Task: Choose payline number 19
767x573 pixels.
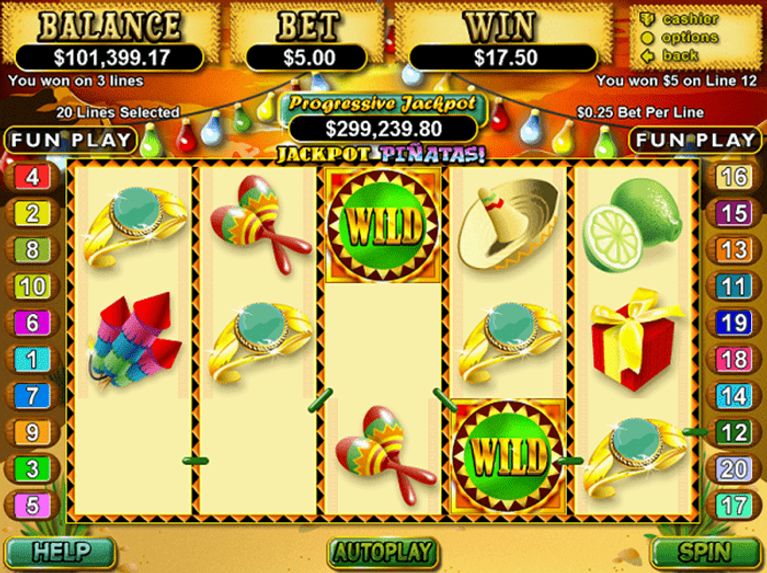Action: (735, 323)
